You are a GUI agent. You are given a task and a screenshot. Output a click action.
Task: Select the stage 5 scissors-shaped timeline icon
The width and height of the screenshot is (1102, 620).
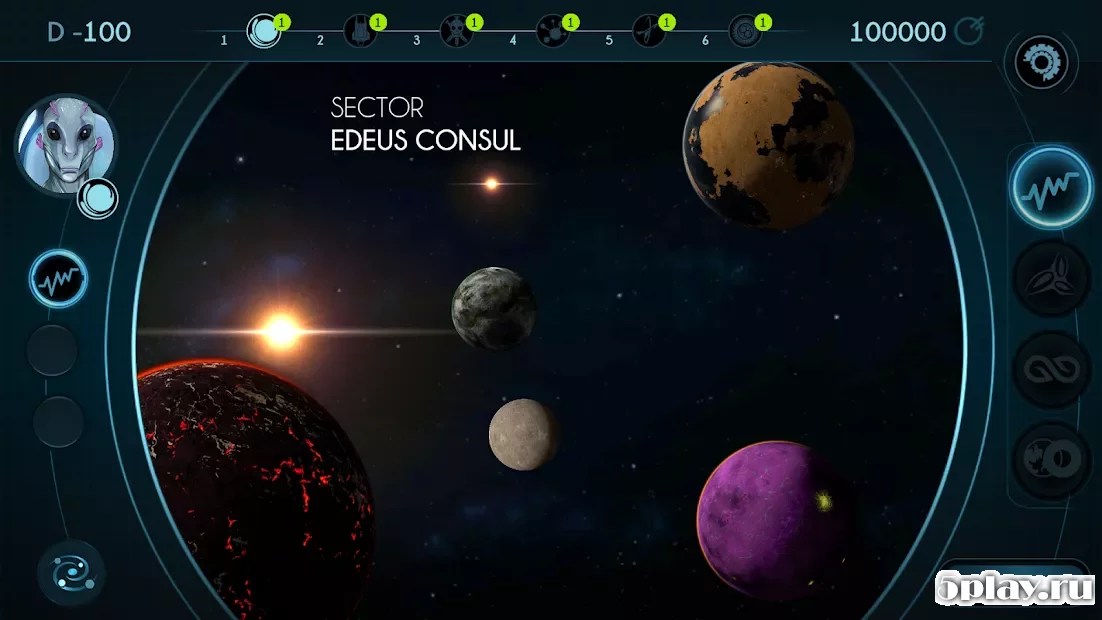click(x=648, y=31)
